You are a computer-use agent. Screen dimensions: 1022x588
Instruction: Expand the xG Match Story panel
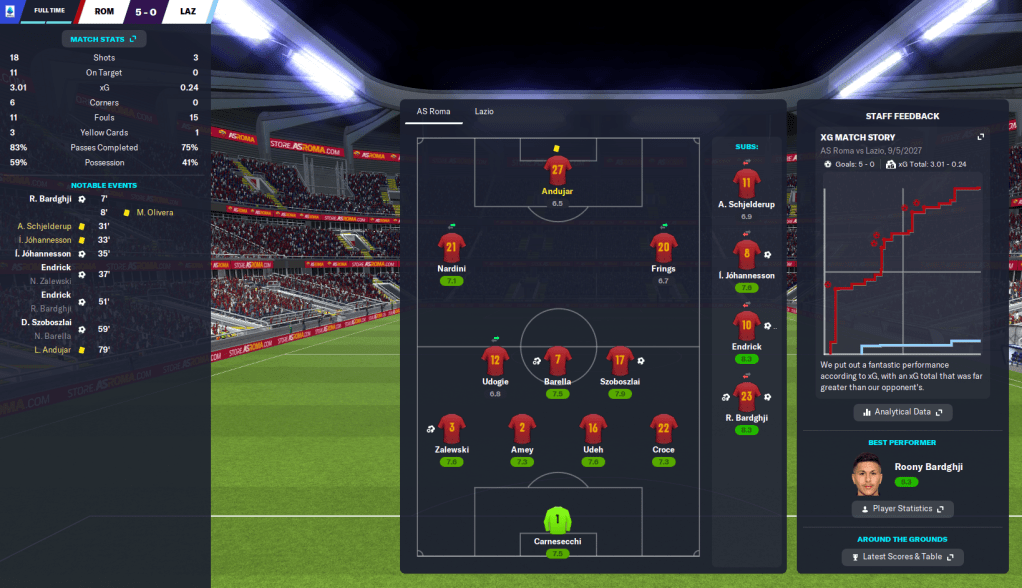(x=980, y=137)
